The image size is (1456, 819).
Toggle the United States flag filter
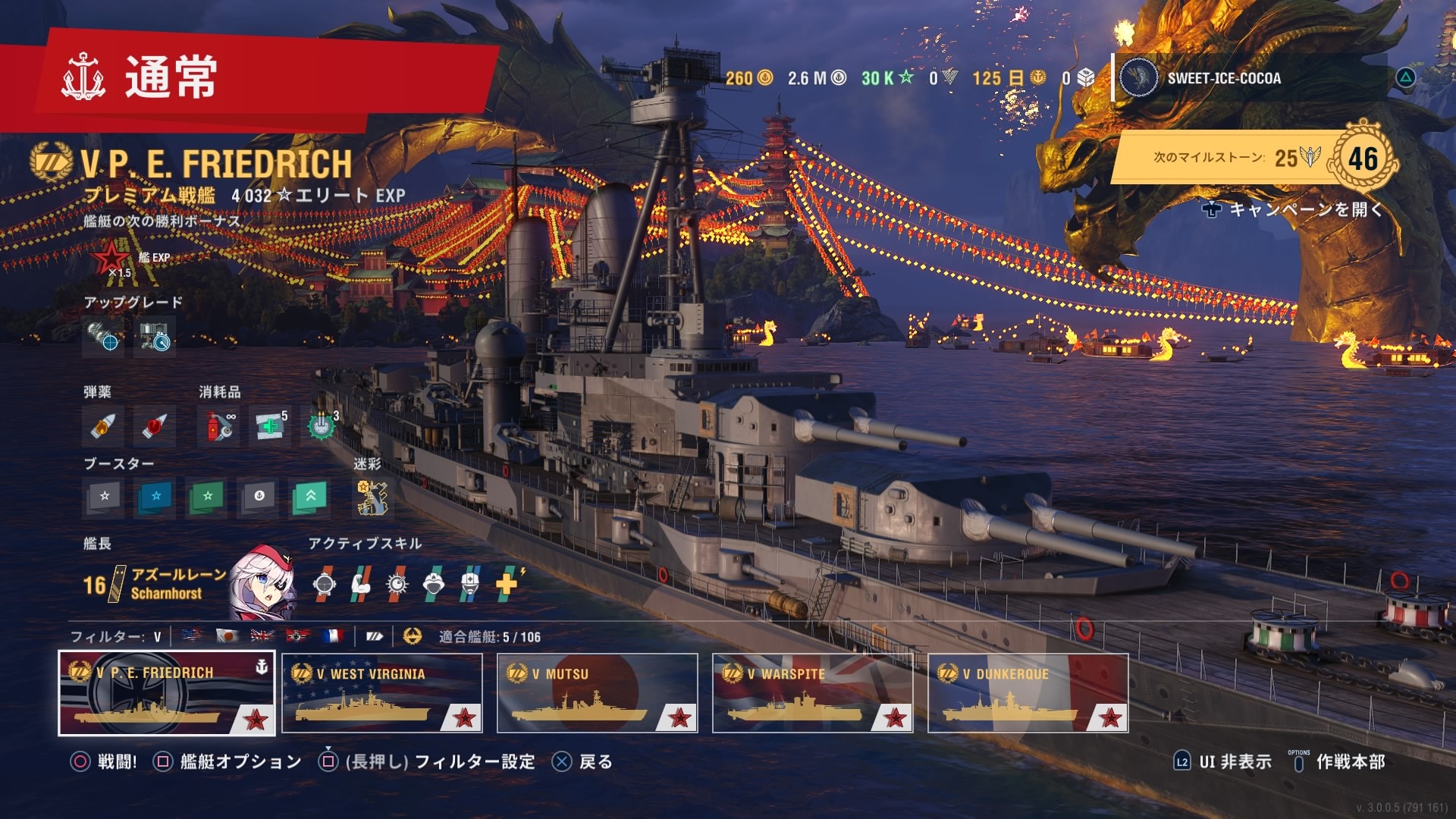click(193, 636)
